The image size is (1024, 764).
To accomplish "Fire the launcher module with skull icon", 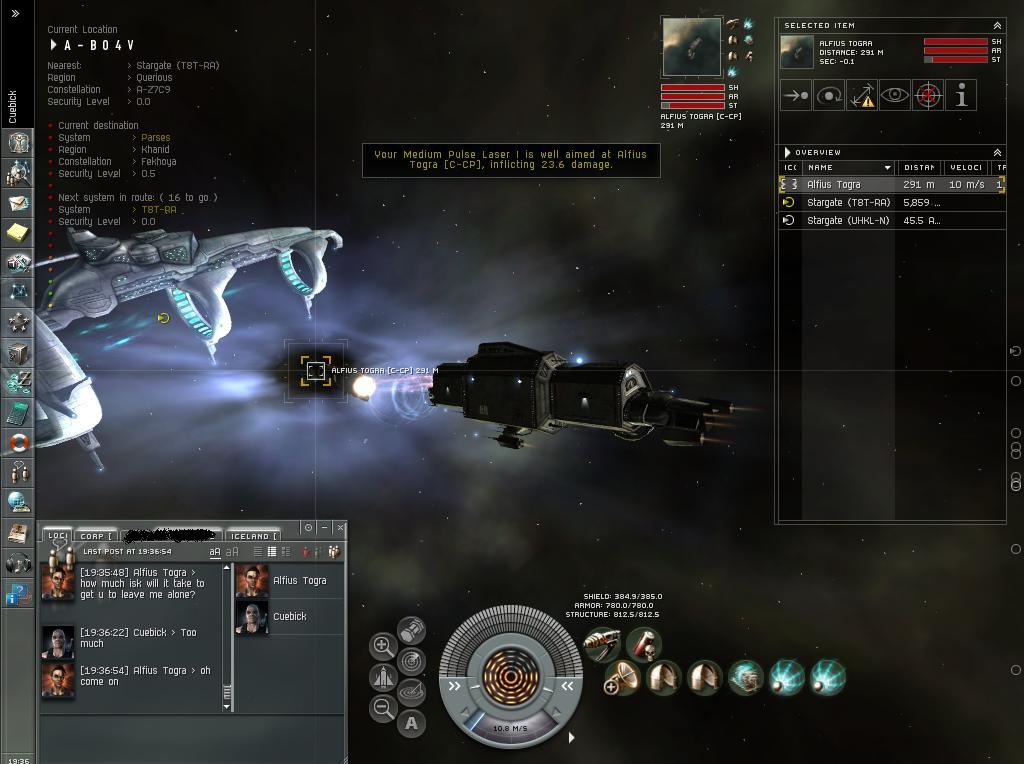I will [x=644, y=644].
